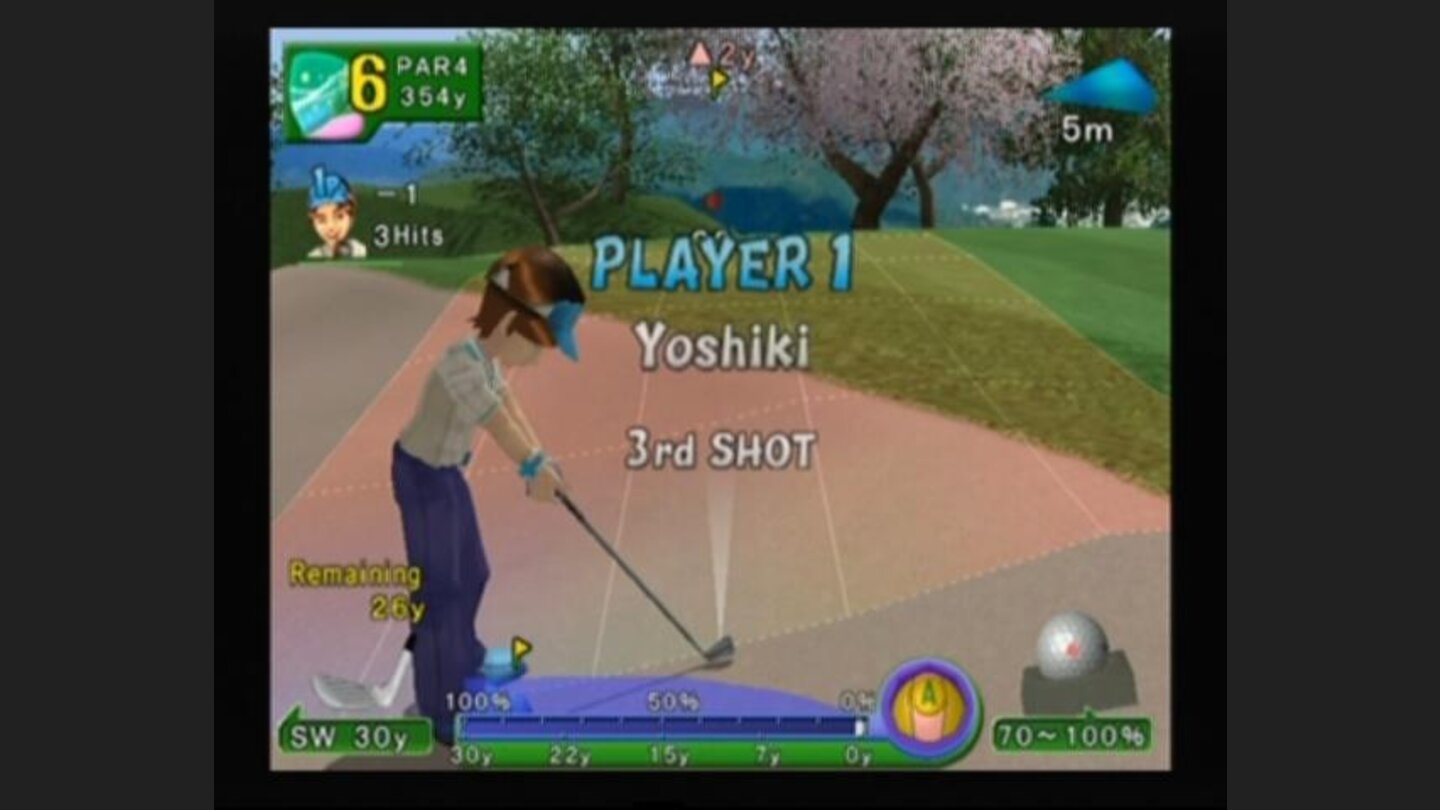Select the golf ball lie icon
The image size is (1440, 810).
click(1075, 643)
